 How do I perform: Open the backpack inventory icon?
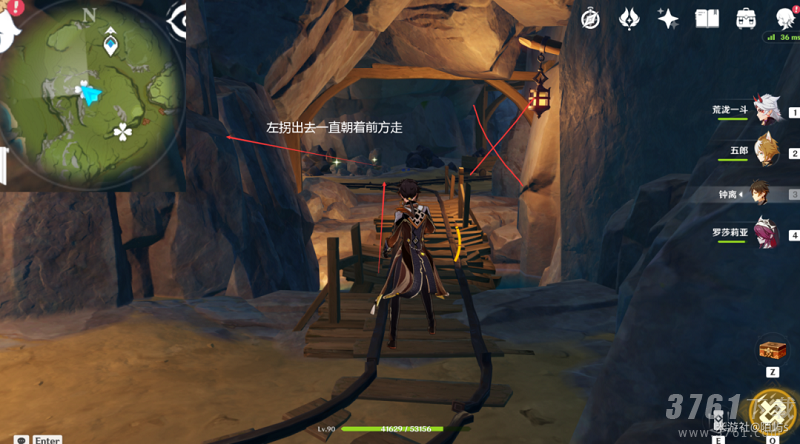click(746, 18)
